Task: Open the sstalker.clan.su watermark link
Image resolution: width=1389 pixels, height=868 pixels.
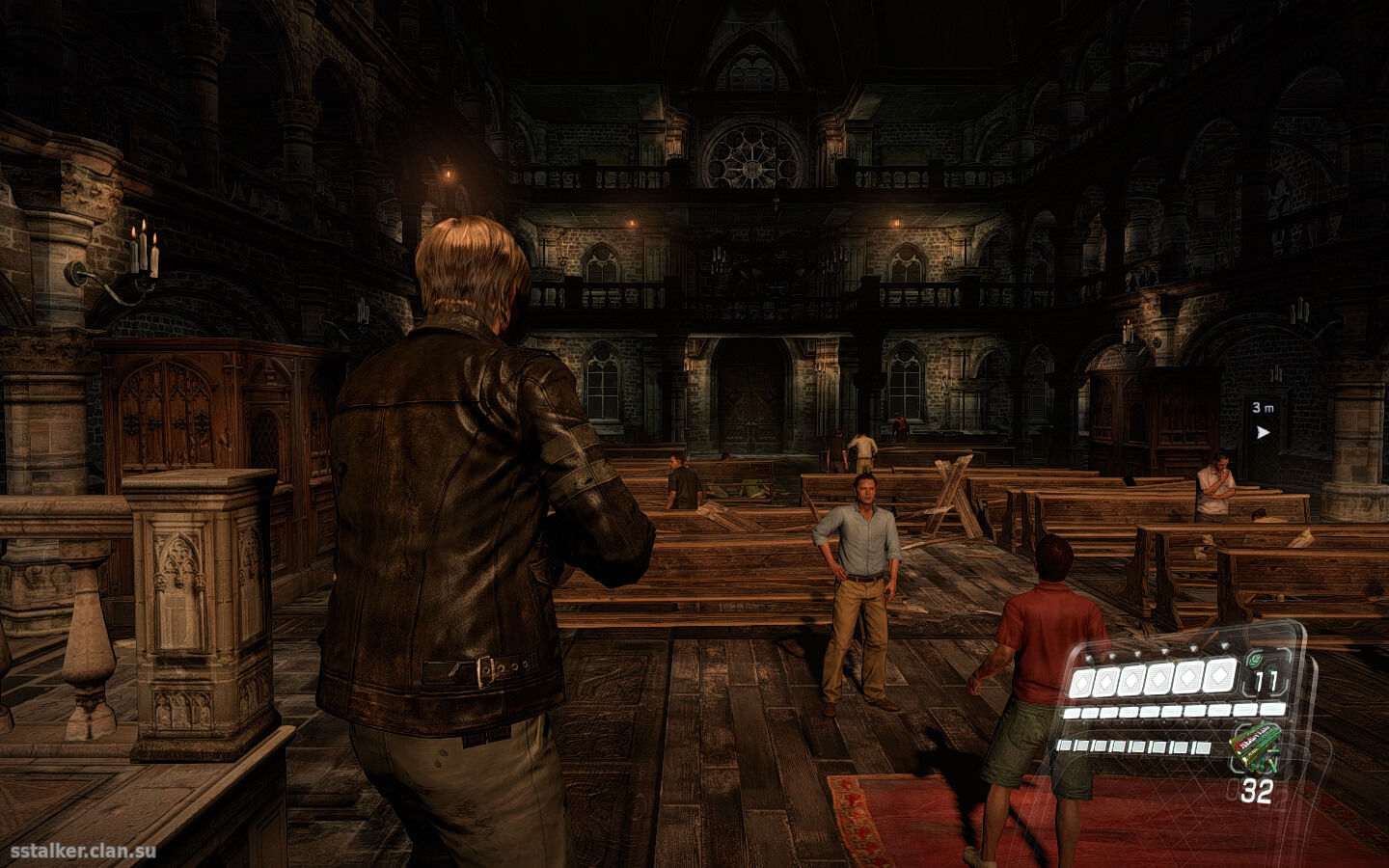Action: tap(82, 851)
